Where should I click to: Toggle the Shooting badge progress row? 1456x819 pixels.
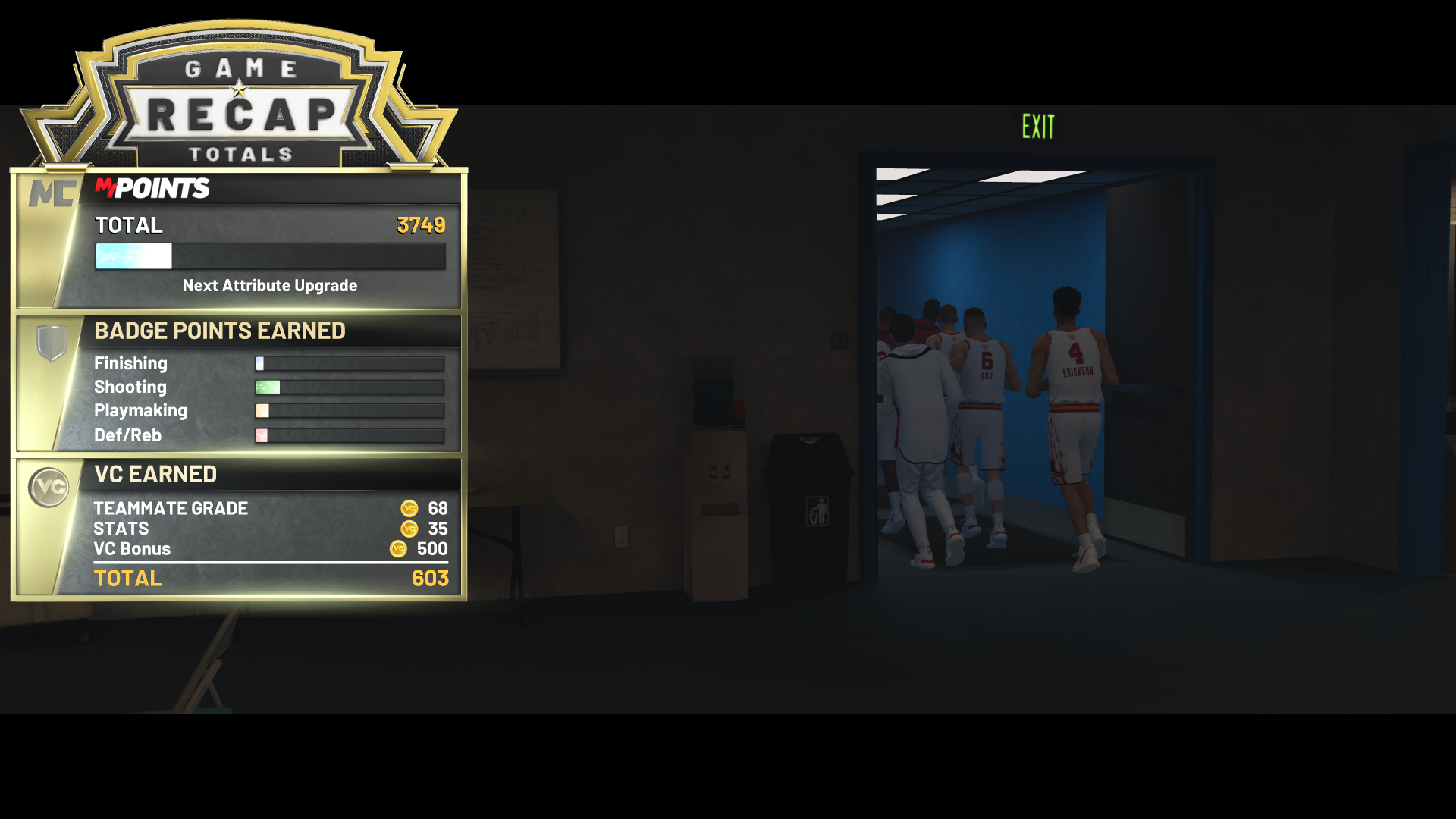[351, 387]
